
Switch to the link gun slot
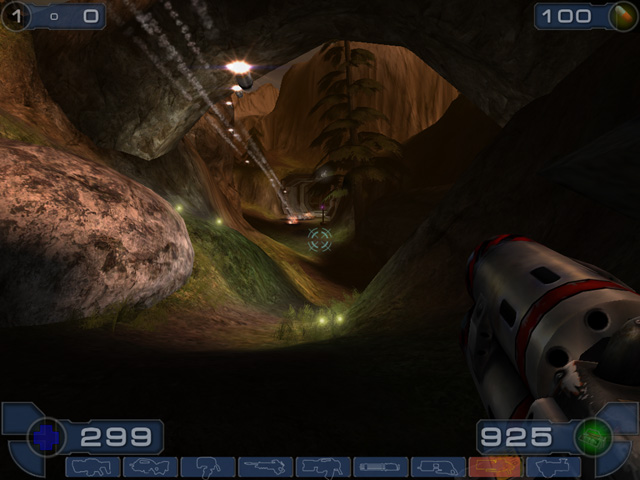click(323, 467)
